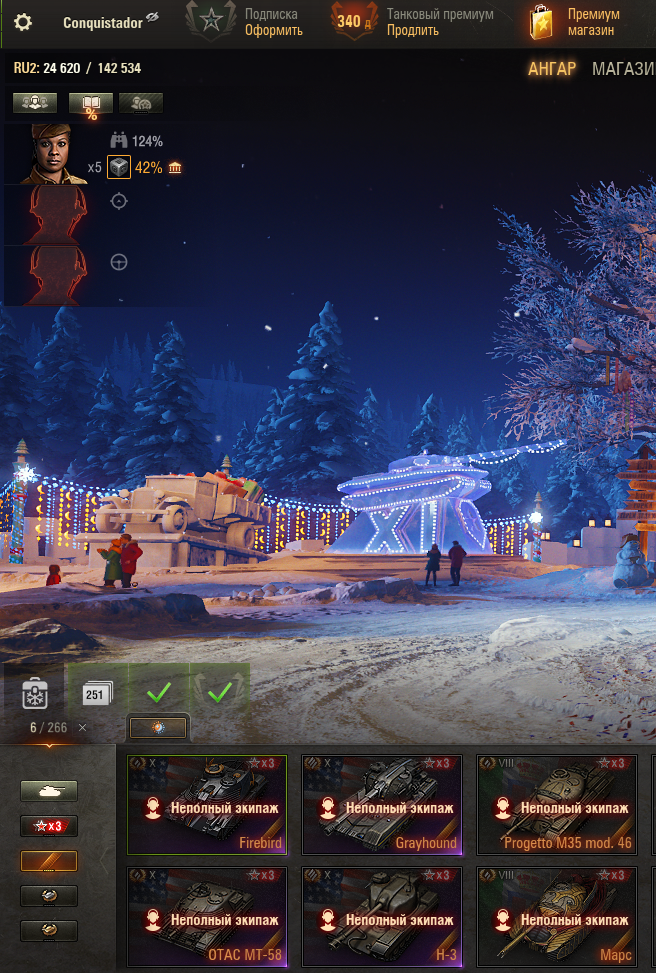
Task: Click the three-person crew group button
Action: 34,103
